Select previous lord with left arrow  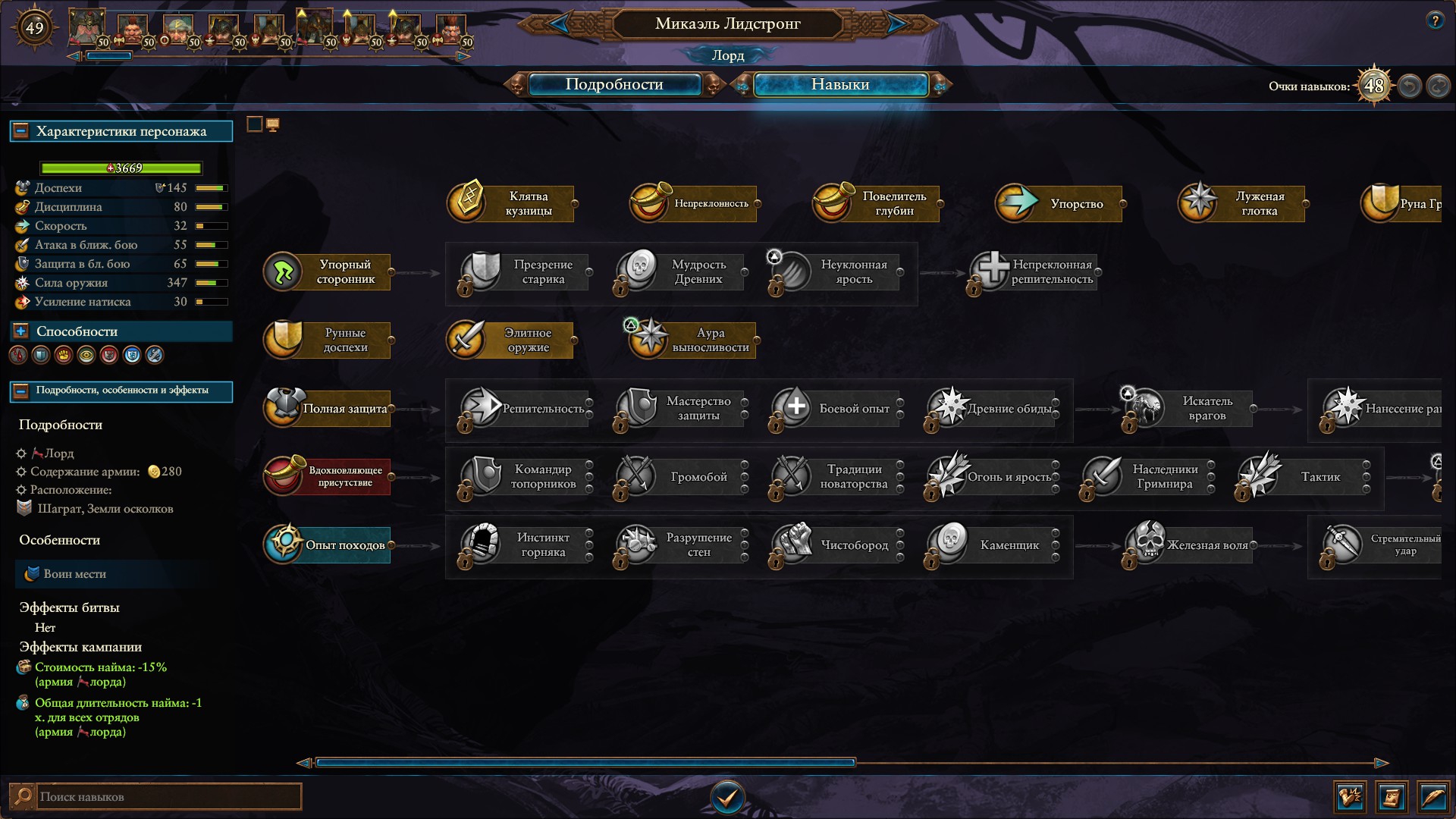[x=560, y=24]
